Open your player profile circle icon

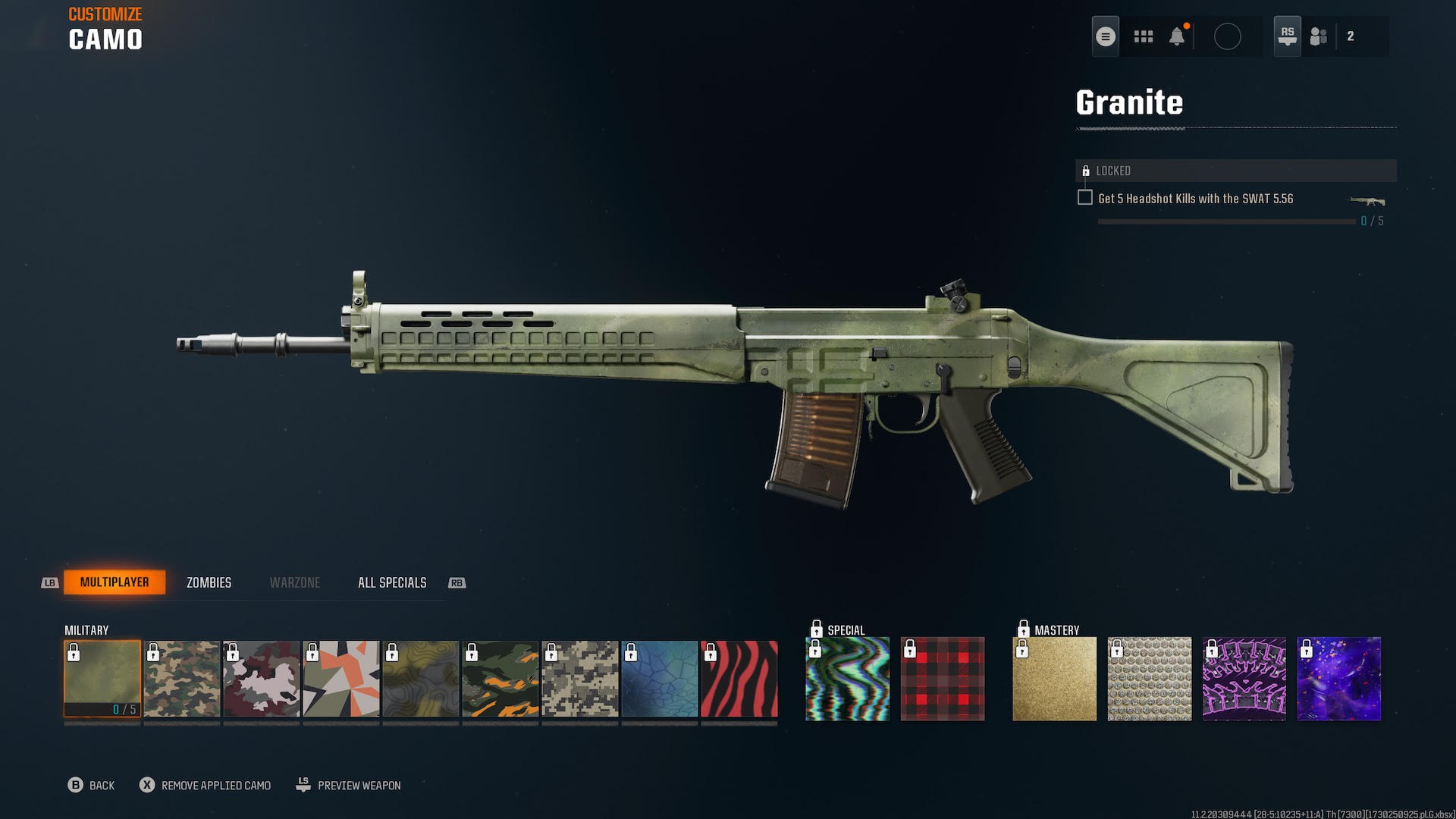tap(1228, 35)
